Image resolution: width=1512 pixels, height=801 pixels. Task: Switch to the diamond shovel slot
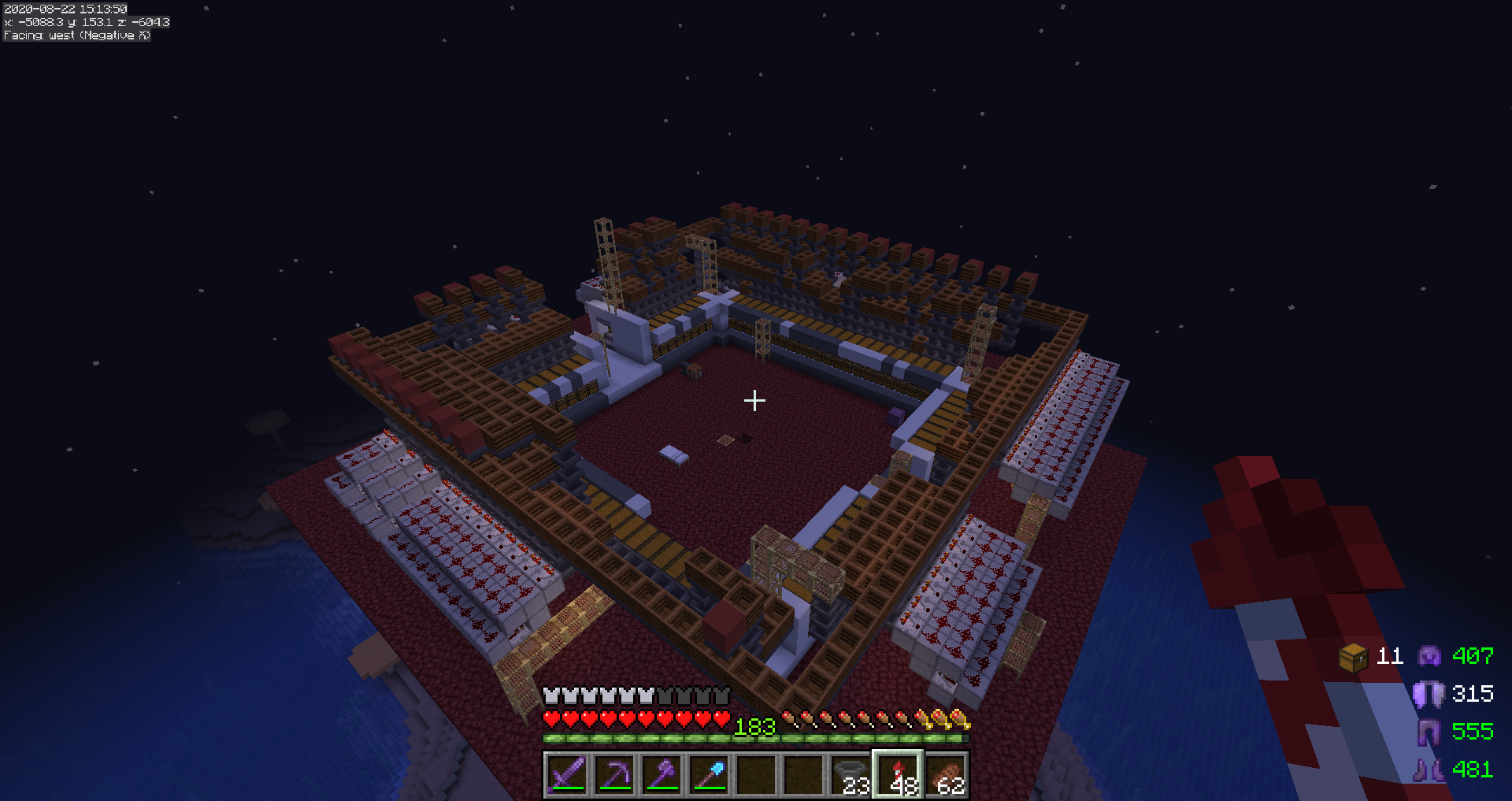point(709,774)
